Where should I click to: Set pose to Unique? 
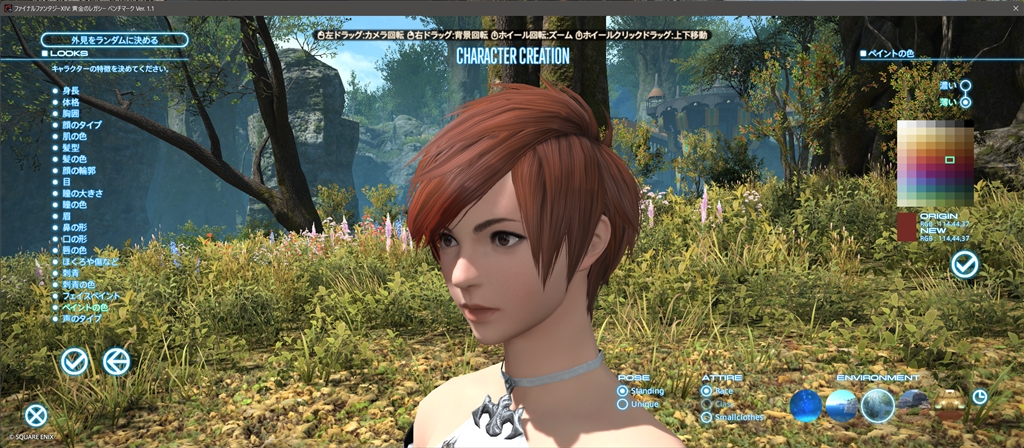[x=623, y=404]
